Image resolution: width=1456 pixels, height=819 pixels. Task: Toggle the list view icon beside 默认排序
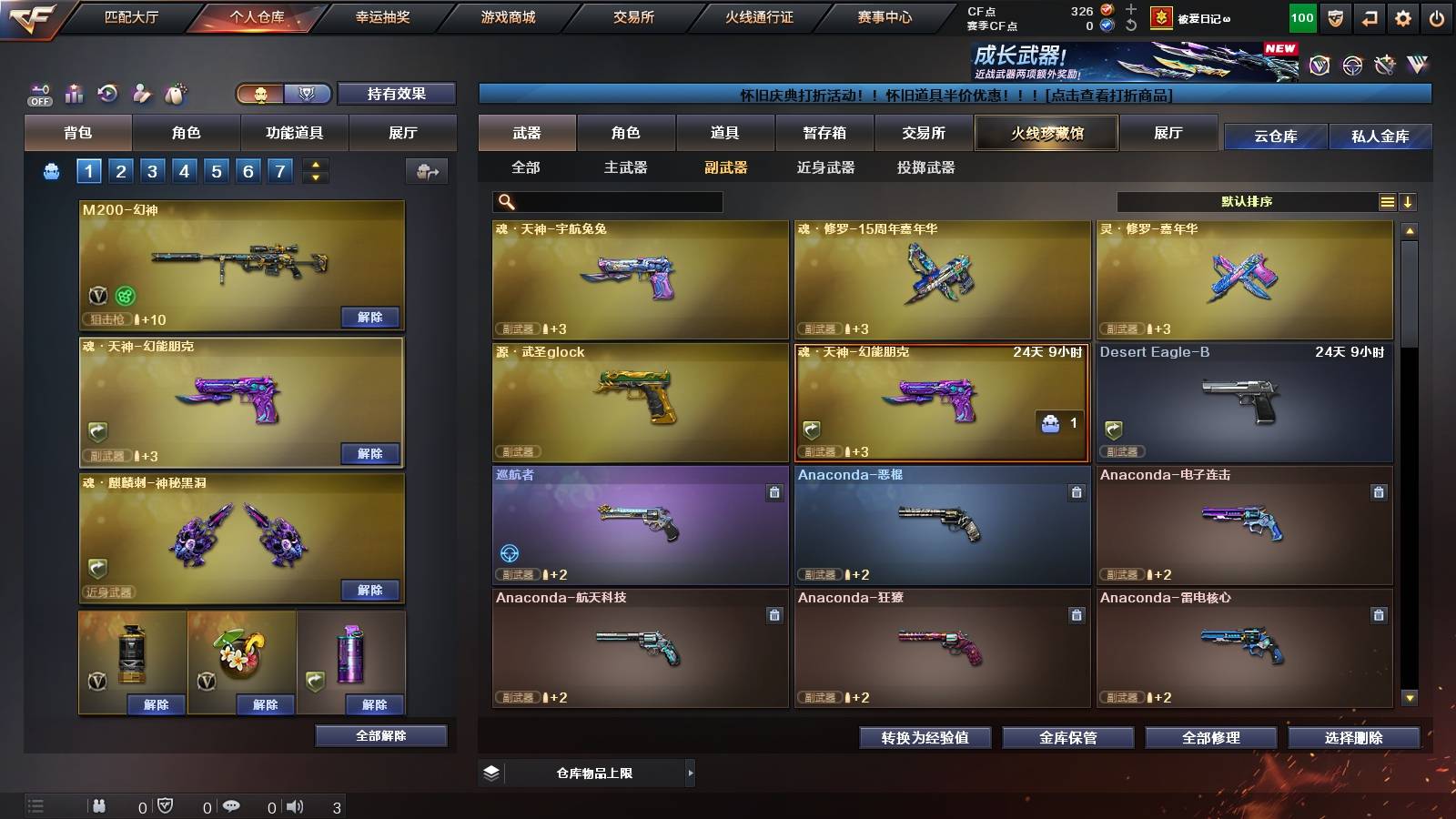(1387, 201)
